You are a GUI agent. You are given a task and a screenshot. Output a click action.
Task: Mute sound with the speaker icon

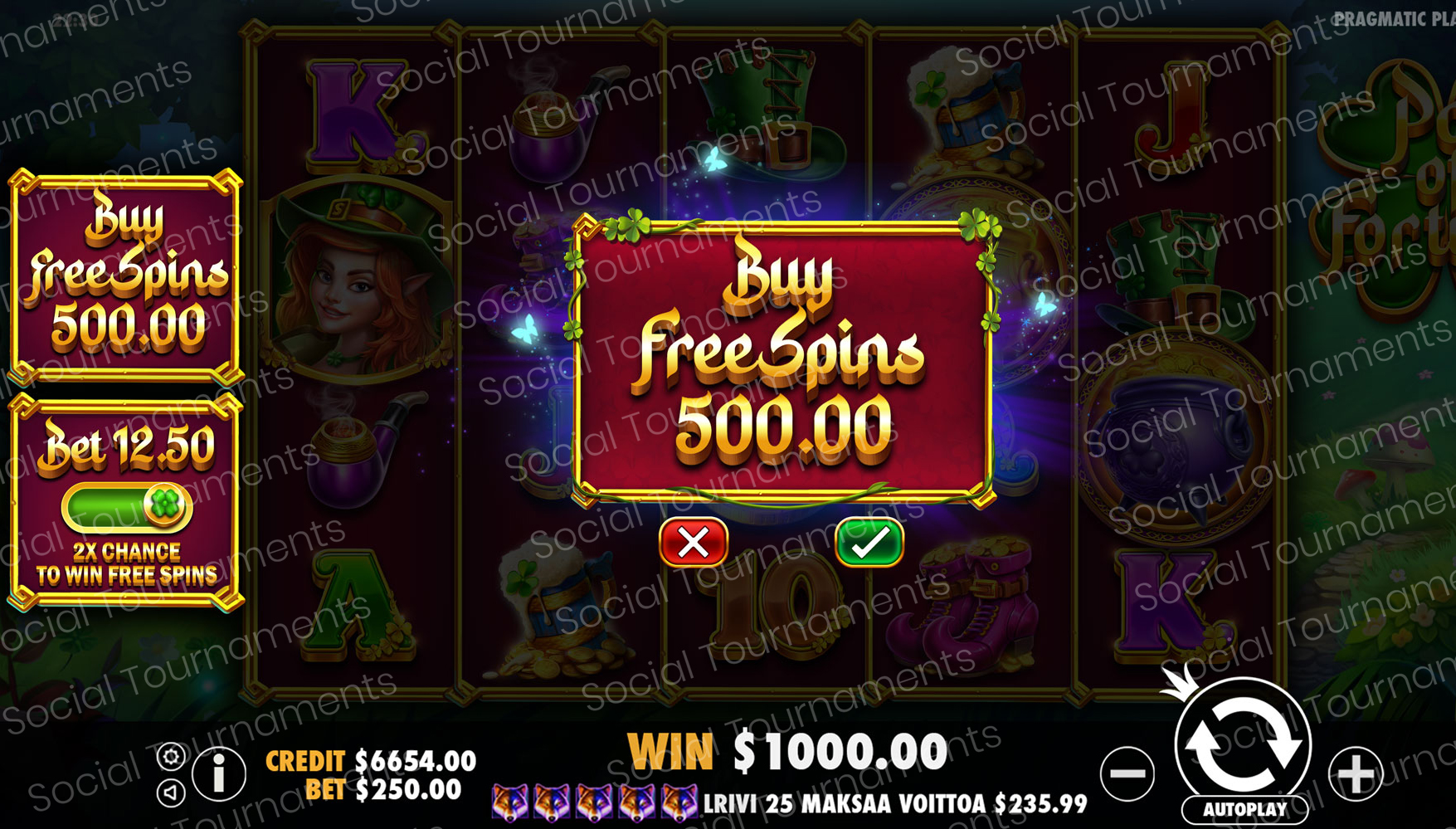point(171,792)
